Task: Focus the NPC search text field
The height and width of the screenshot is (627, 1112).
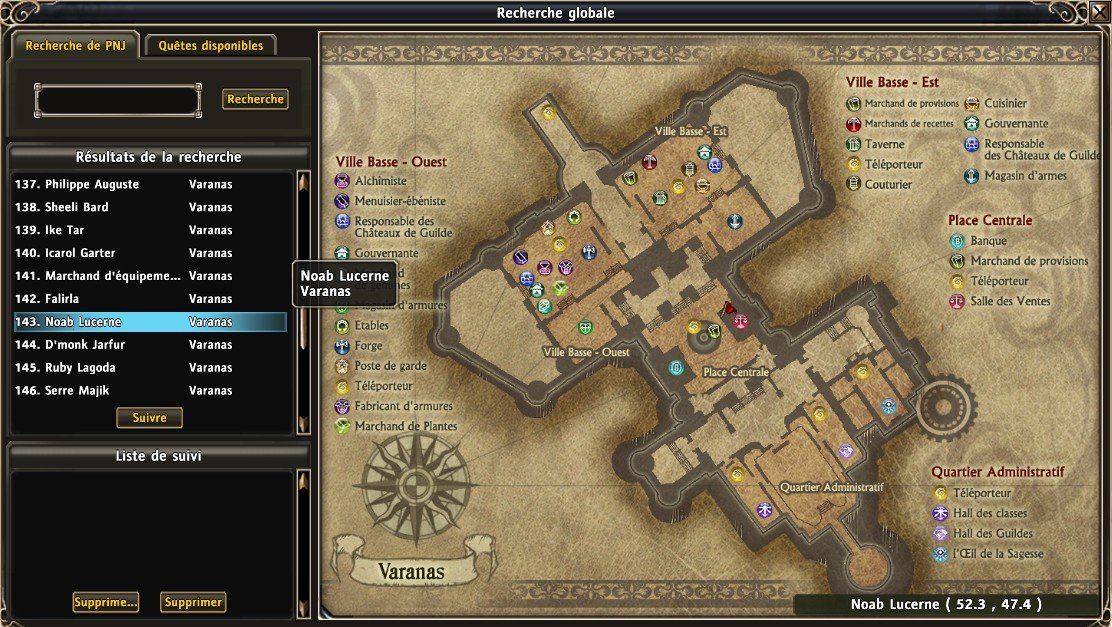Action: coord(118,100)
